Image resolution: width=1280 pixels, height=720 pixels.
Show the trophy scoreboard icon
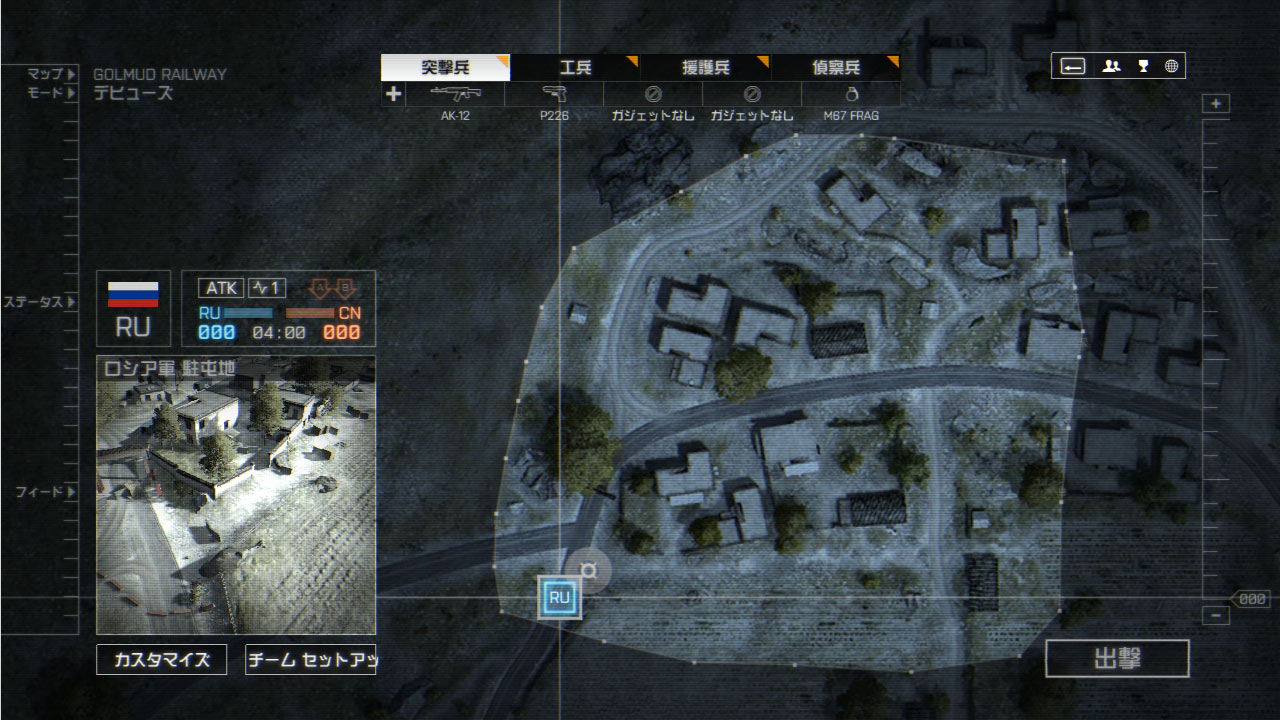tap(1143, 66)
